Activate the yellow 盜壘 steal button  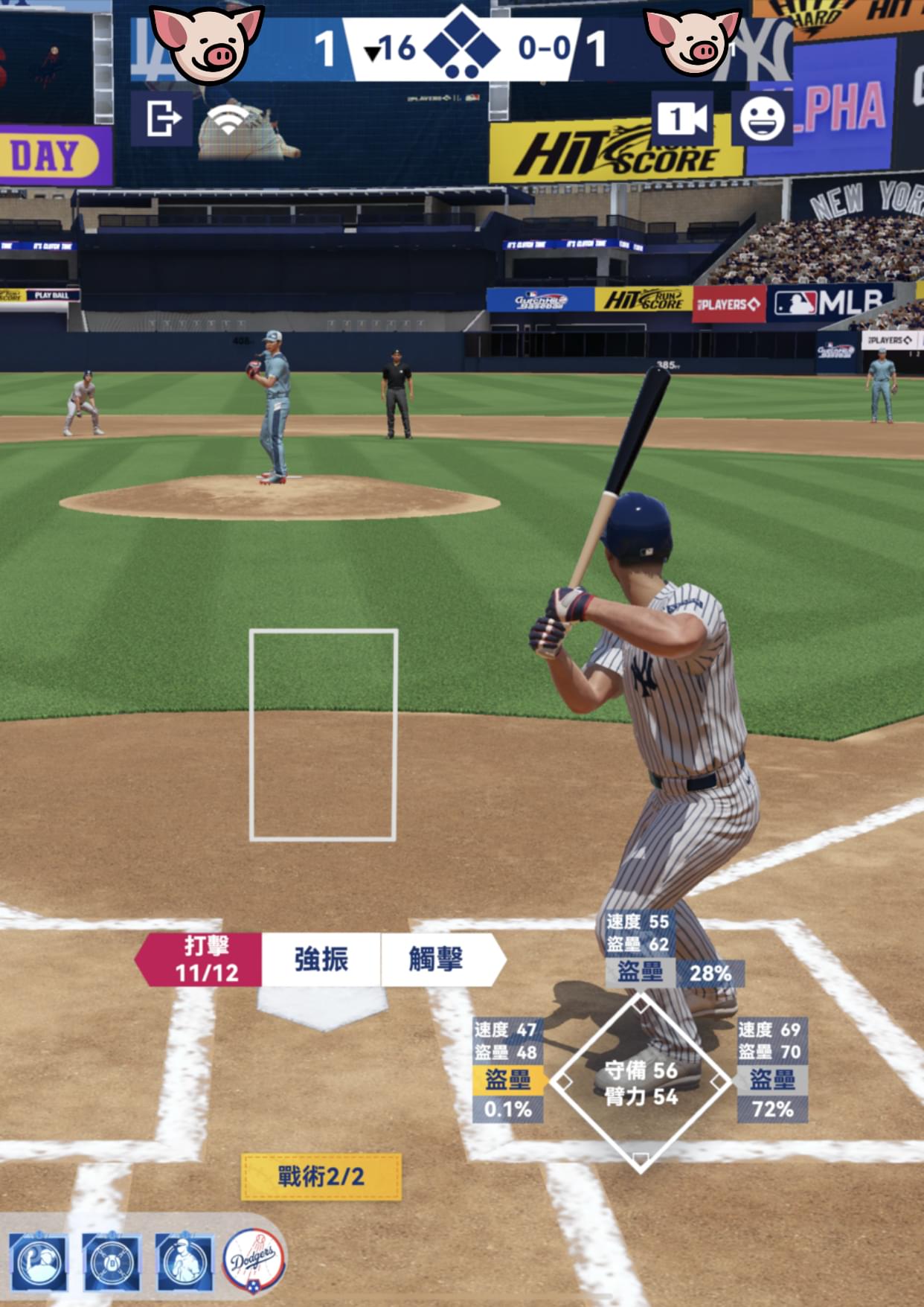pos(507,1079)
